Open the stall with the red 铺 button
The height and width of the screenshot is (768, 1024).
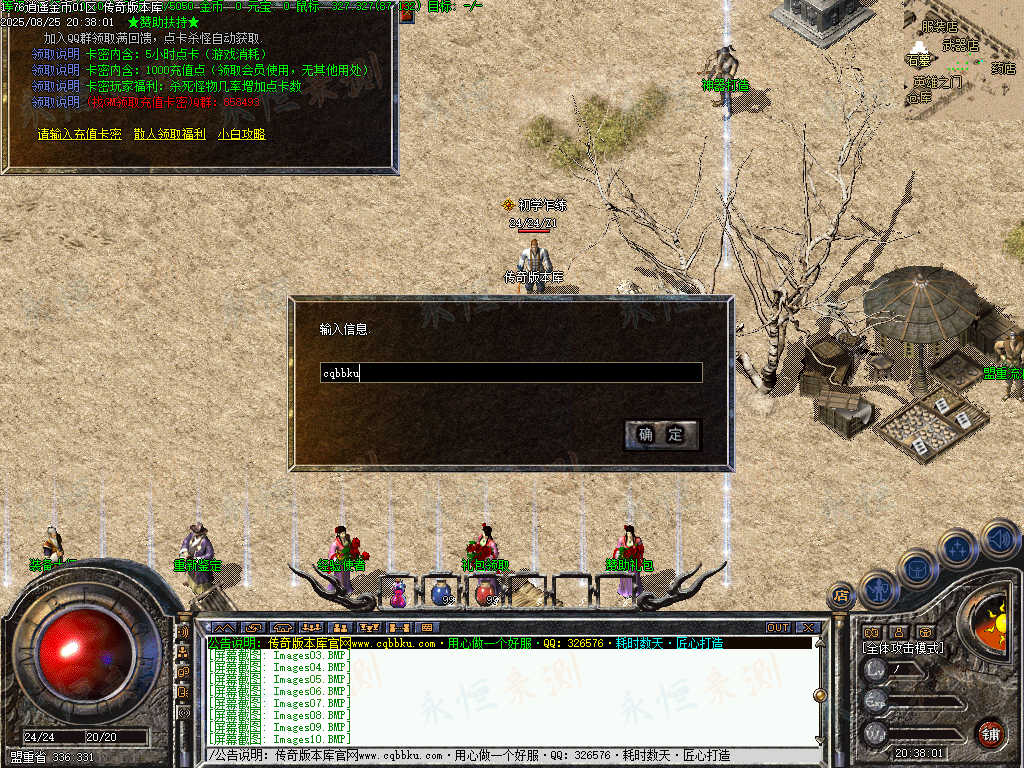click(x=990, y=733)
